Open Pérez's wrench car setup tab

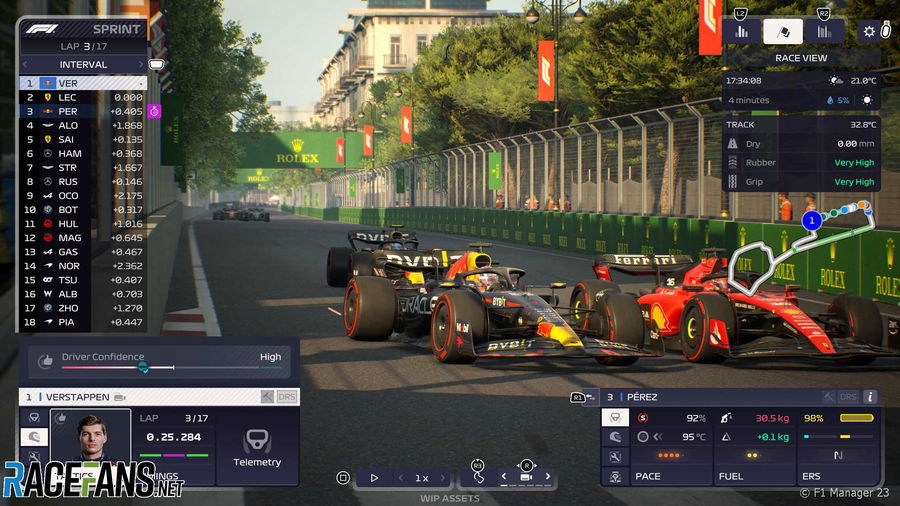[616, 456]
